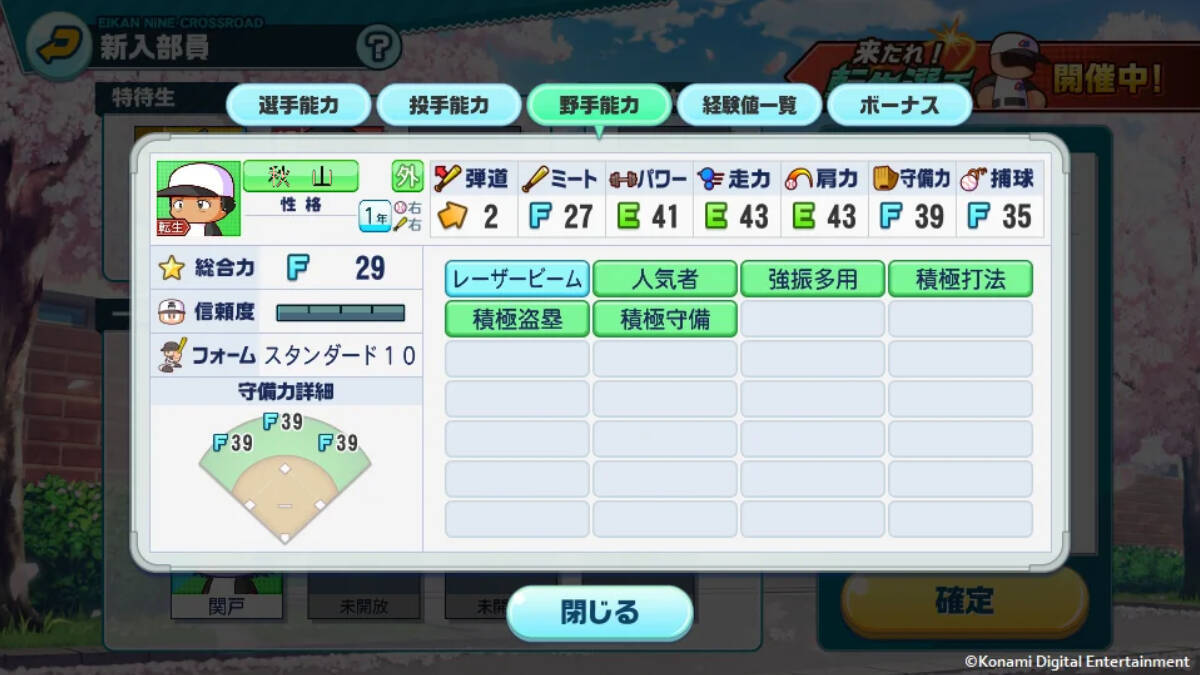Select the 野手能力 tab
Screen dimensions: 1200x675
pyautogui.click(x=598, y=106)
